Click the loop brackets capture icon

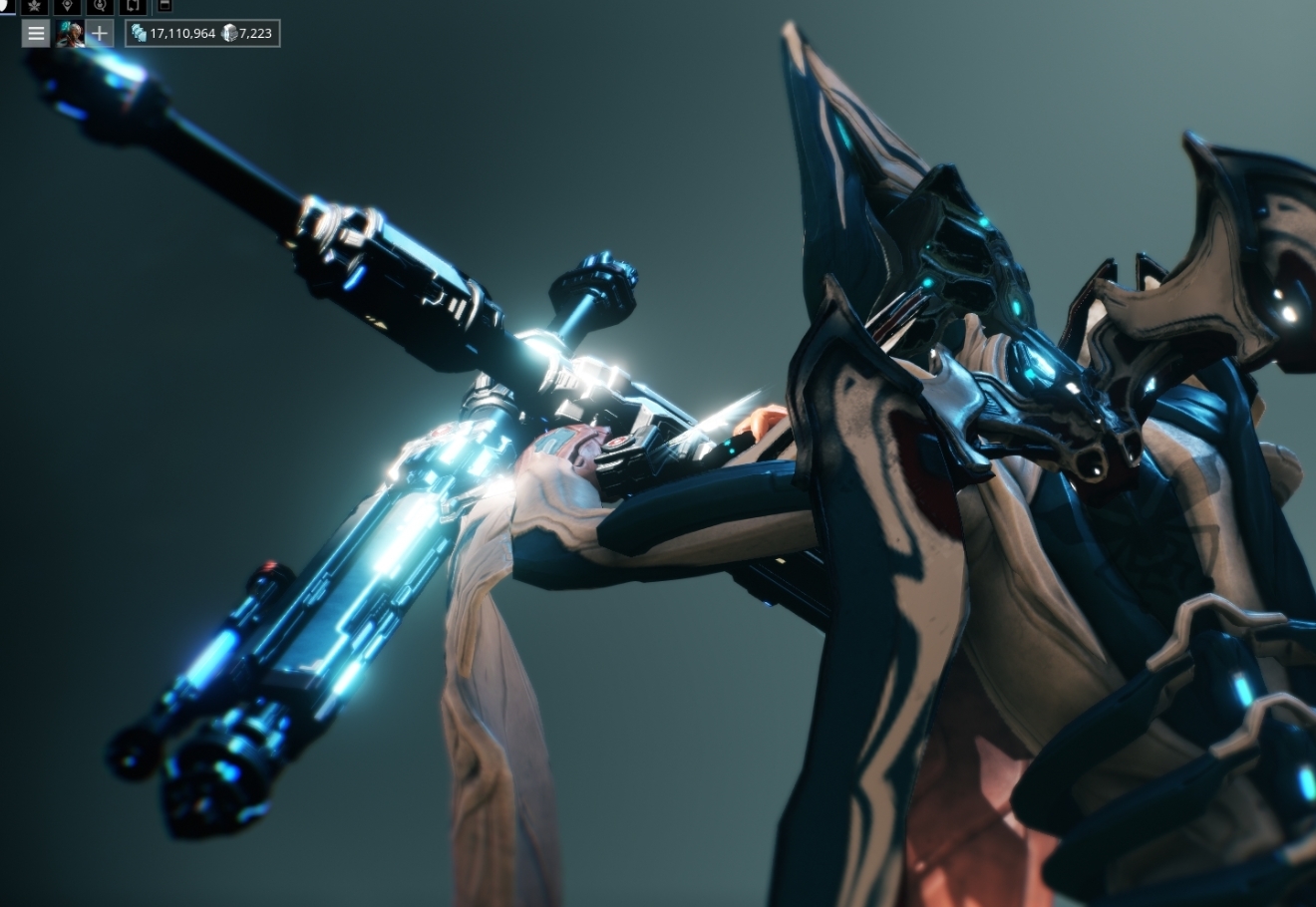click(133, 7)
